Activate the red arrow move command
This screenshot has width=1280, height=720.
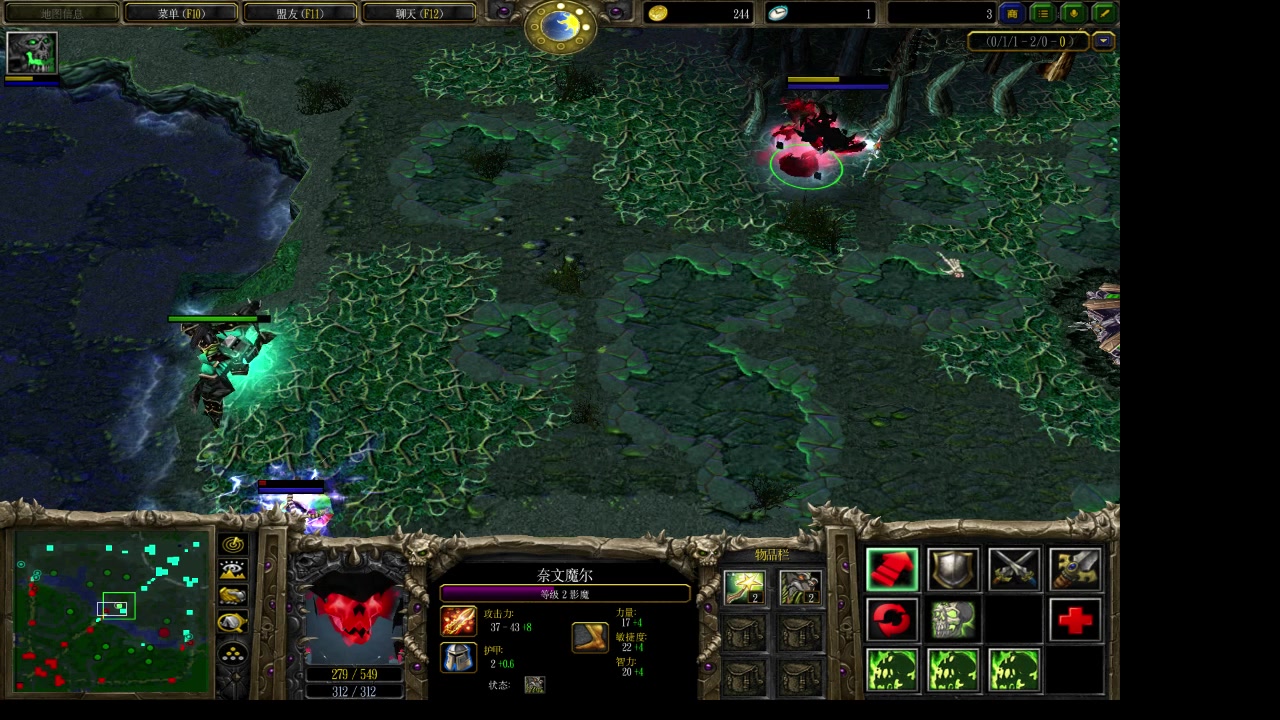pos(892,570)
